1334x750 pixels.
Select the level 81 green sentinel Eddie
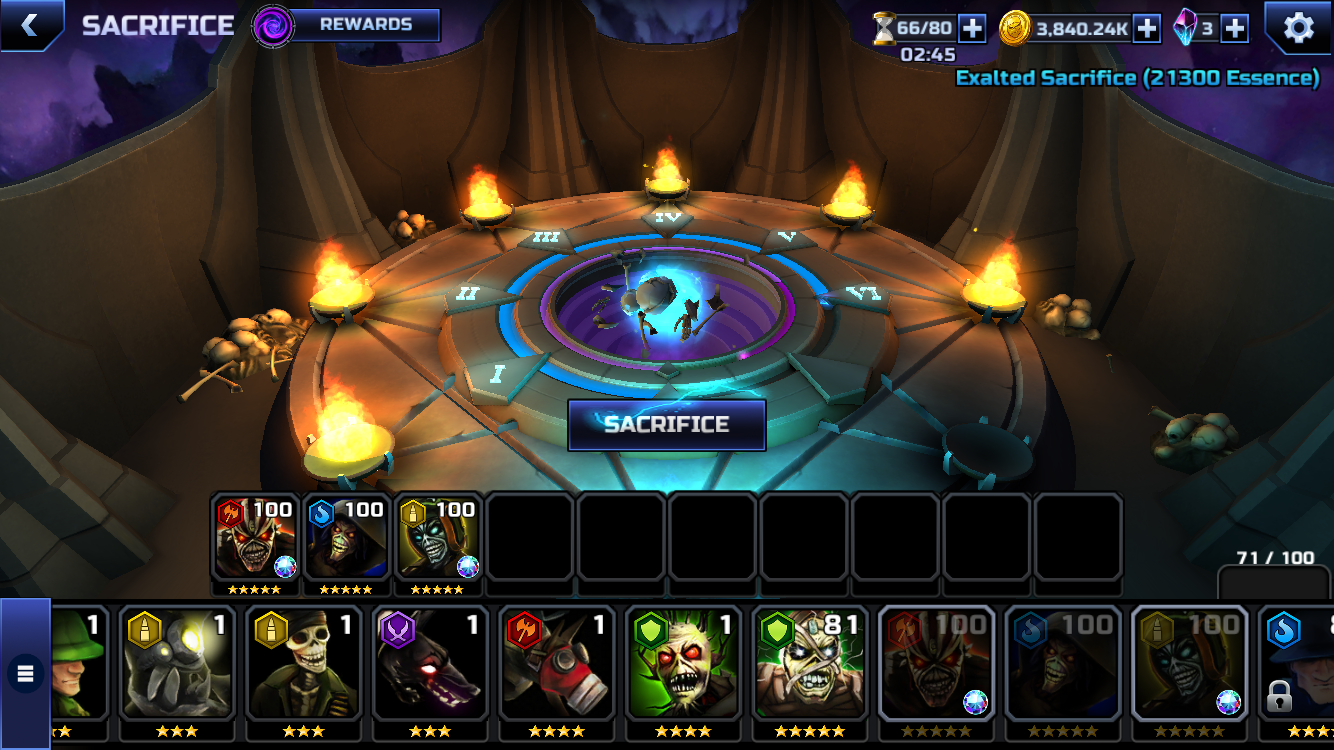tap(810, 663)
